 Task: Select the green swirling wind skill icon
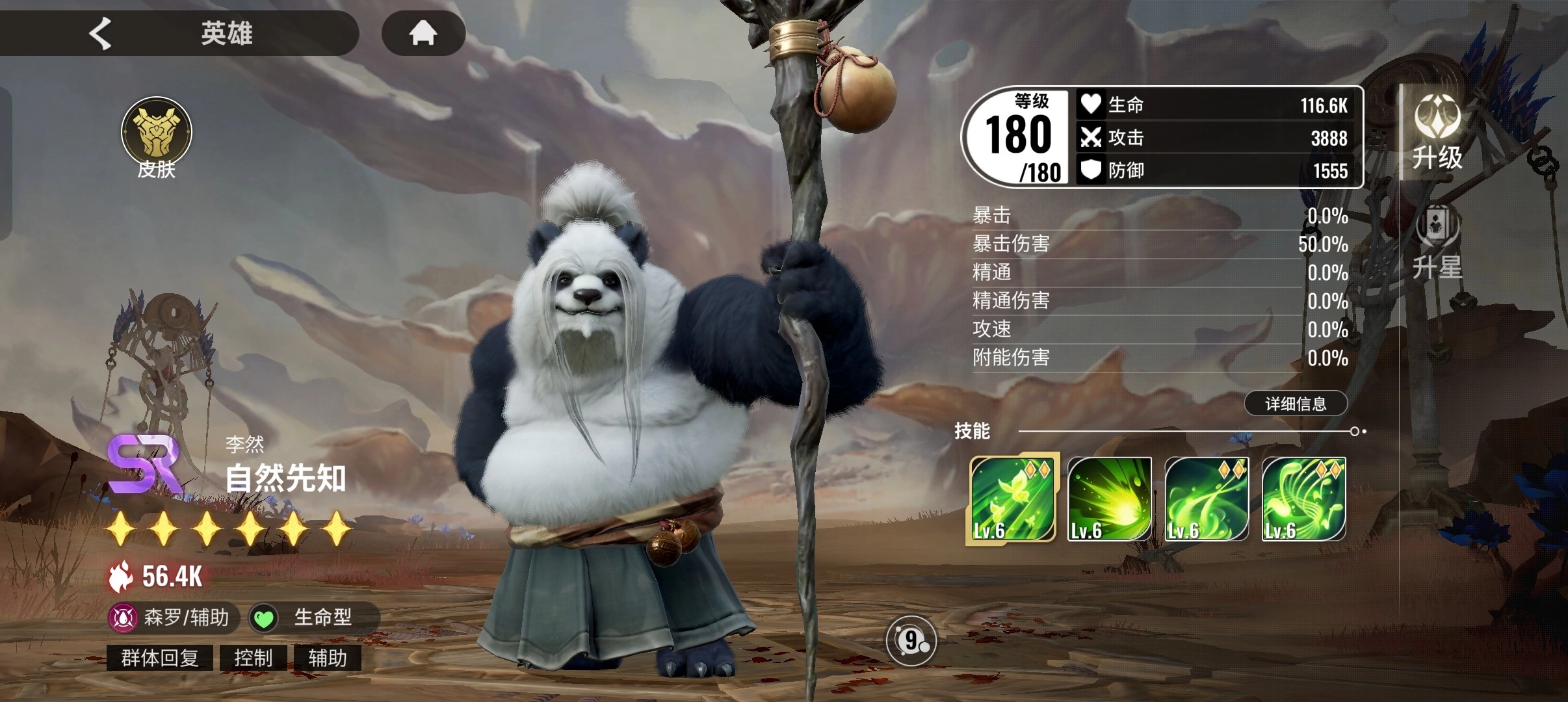pyautogui.click(x=1207, y=499)
